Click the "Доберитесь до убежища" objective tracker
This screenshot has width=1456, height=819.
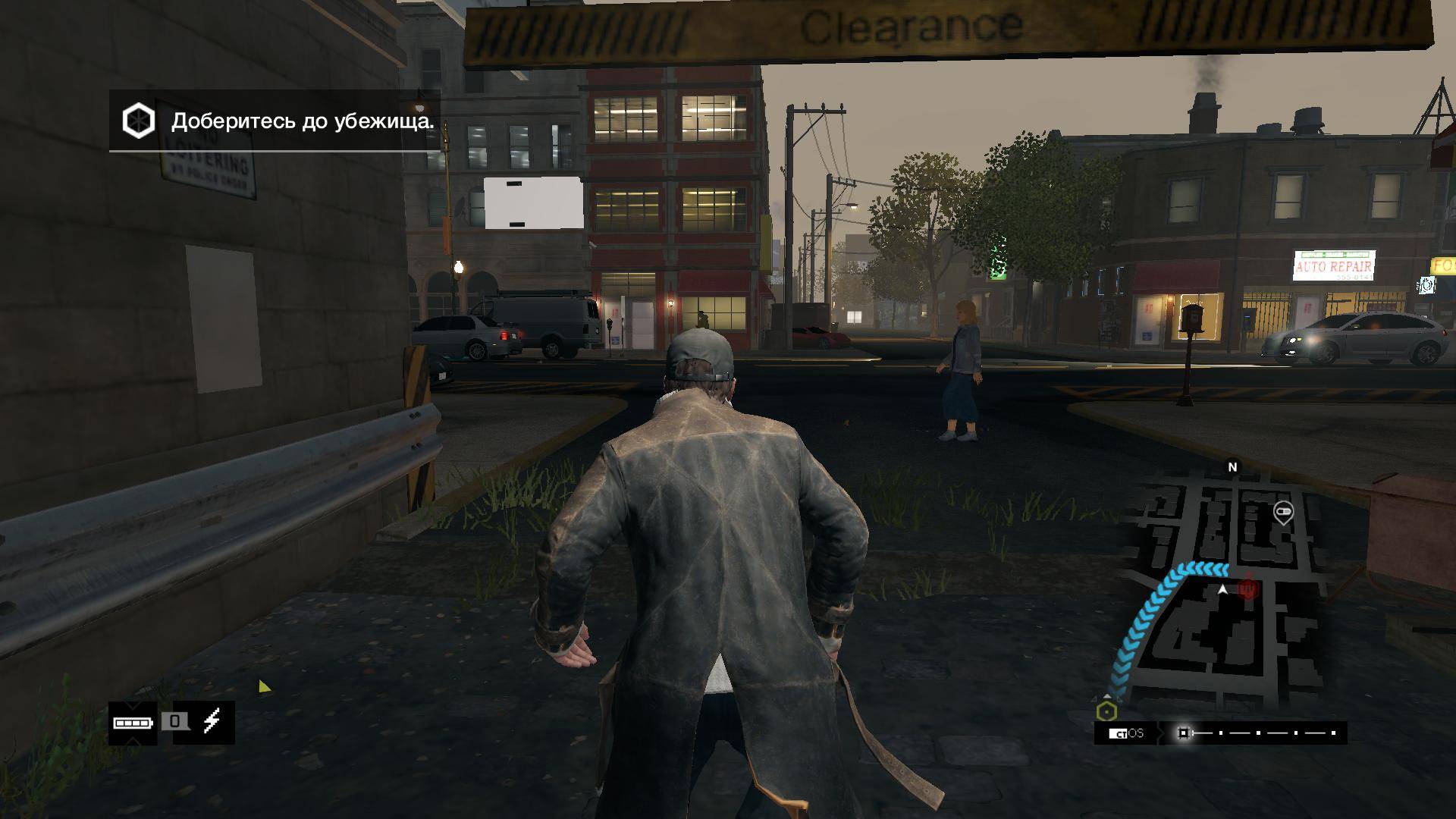click(275, 121)
